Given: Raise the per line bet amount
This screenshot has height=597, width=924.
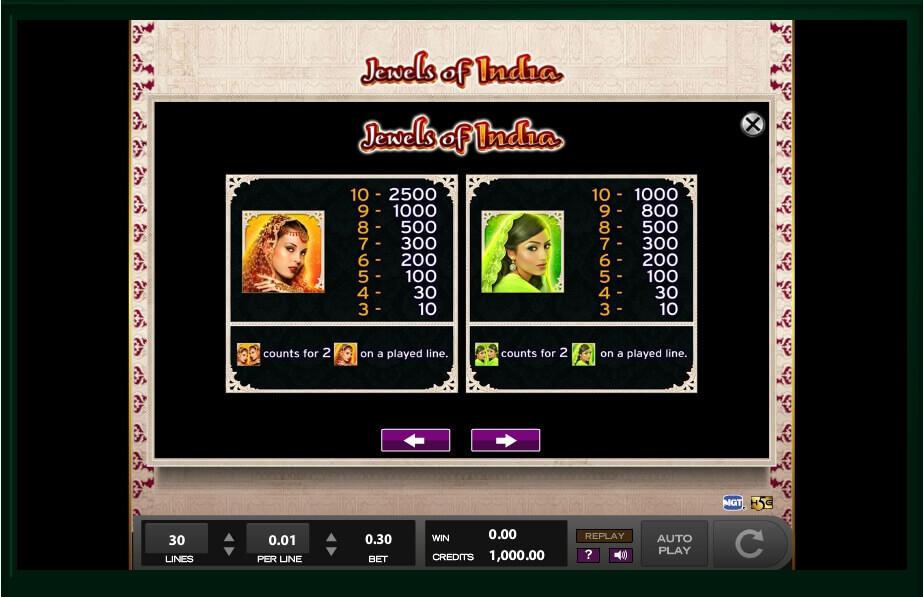Looking at the screenshot, I should [x=331, y=537].
